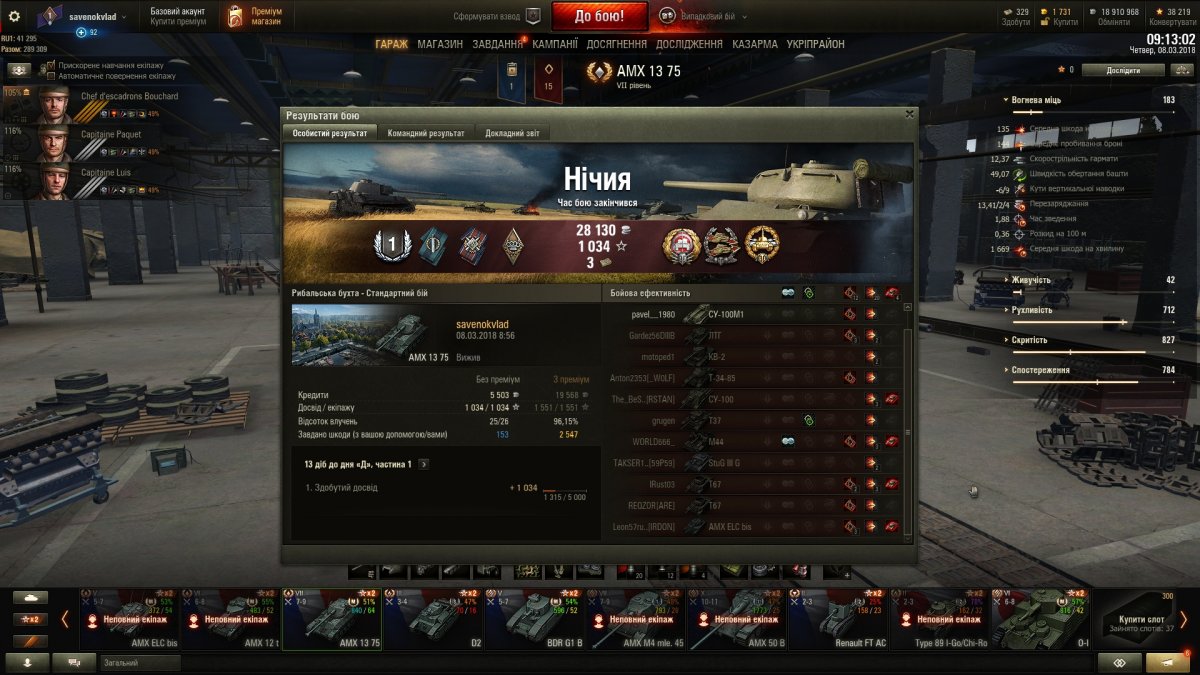Open the УКРІПРАЙОН stronghold

pos(815,44)
